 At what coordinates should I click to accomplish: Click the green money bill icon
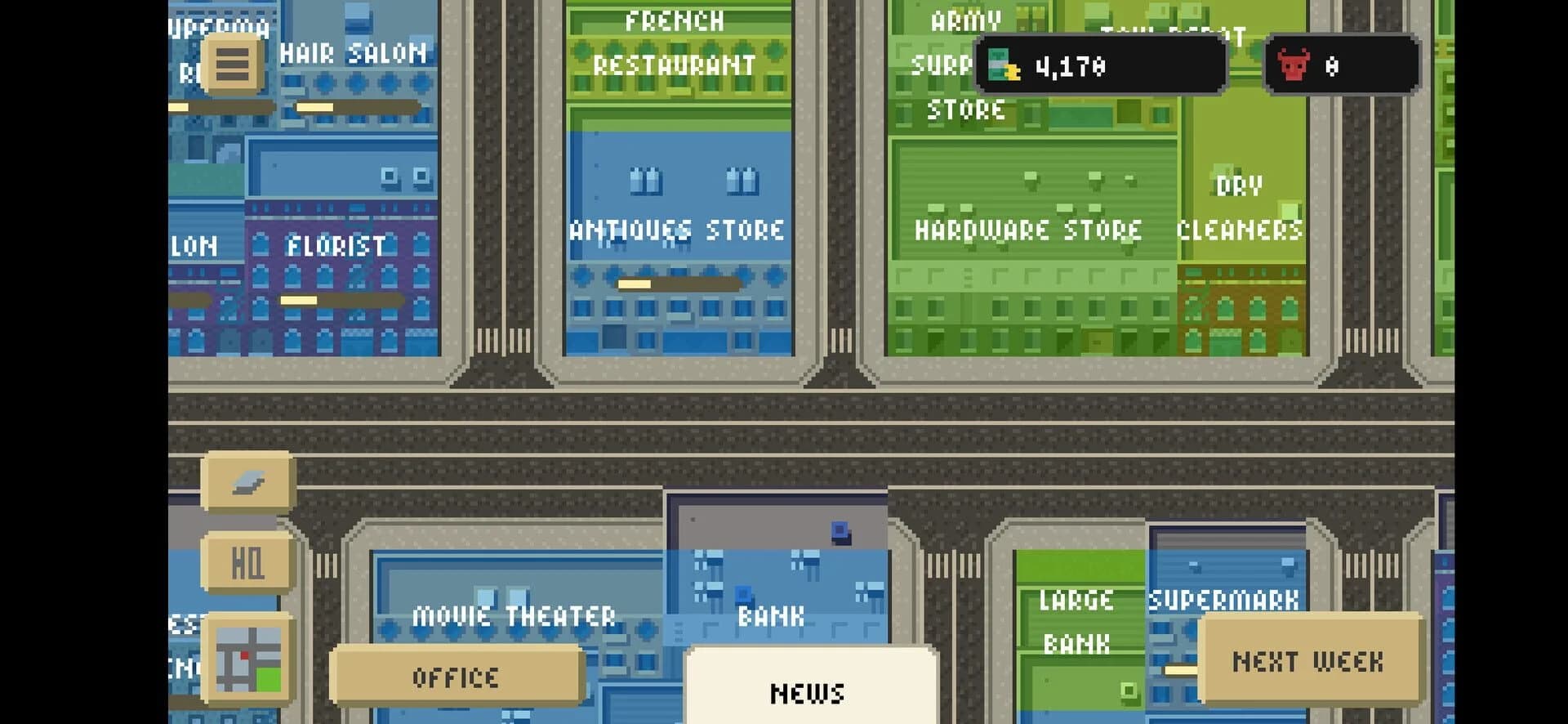tap(1001, 66)
